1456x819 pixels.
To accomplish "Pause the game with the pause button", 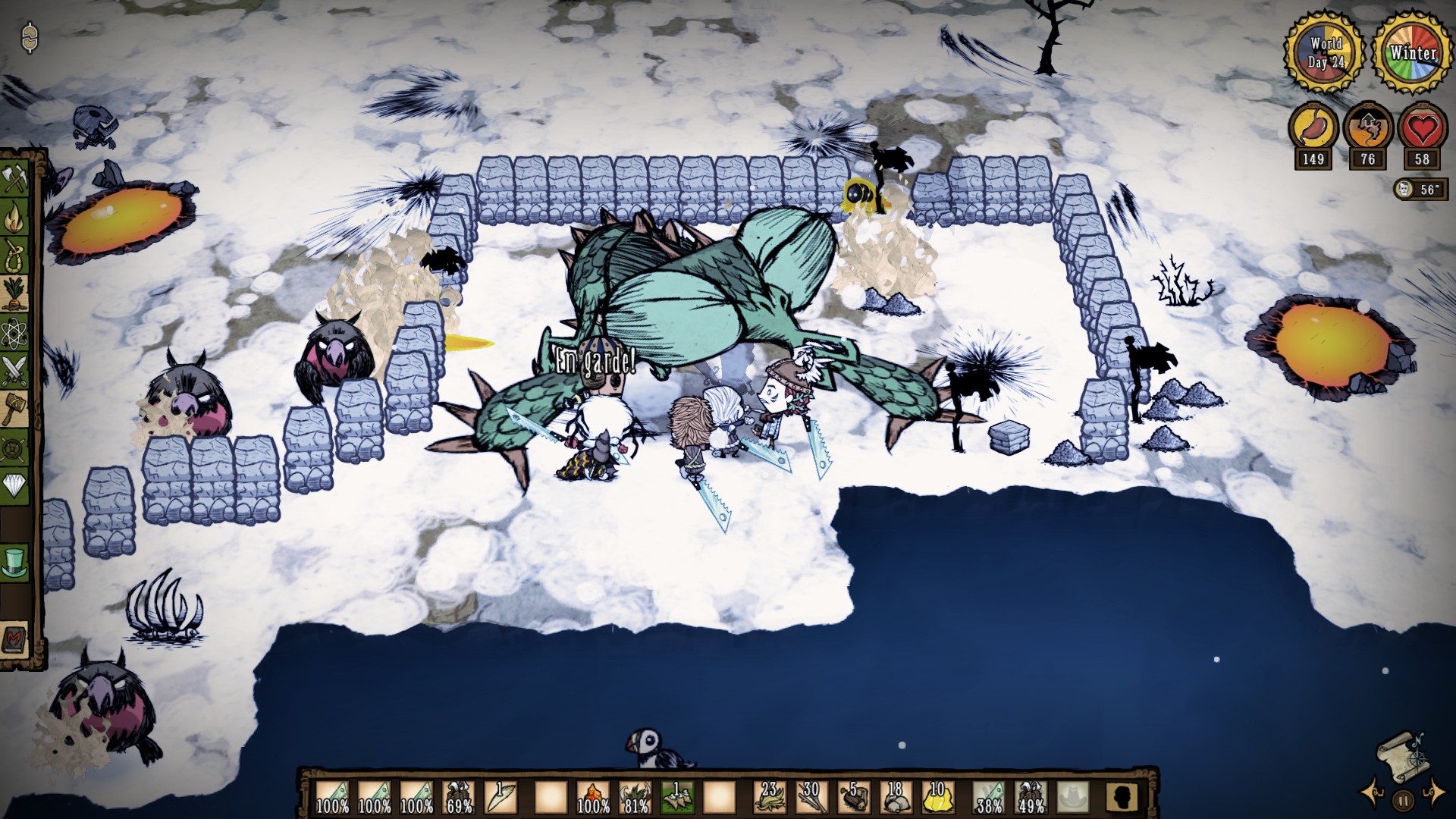I will (1402, 801).
